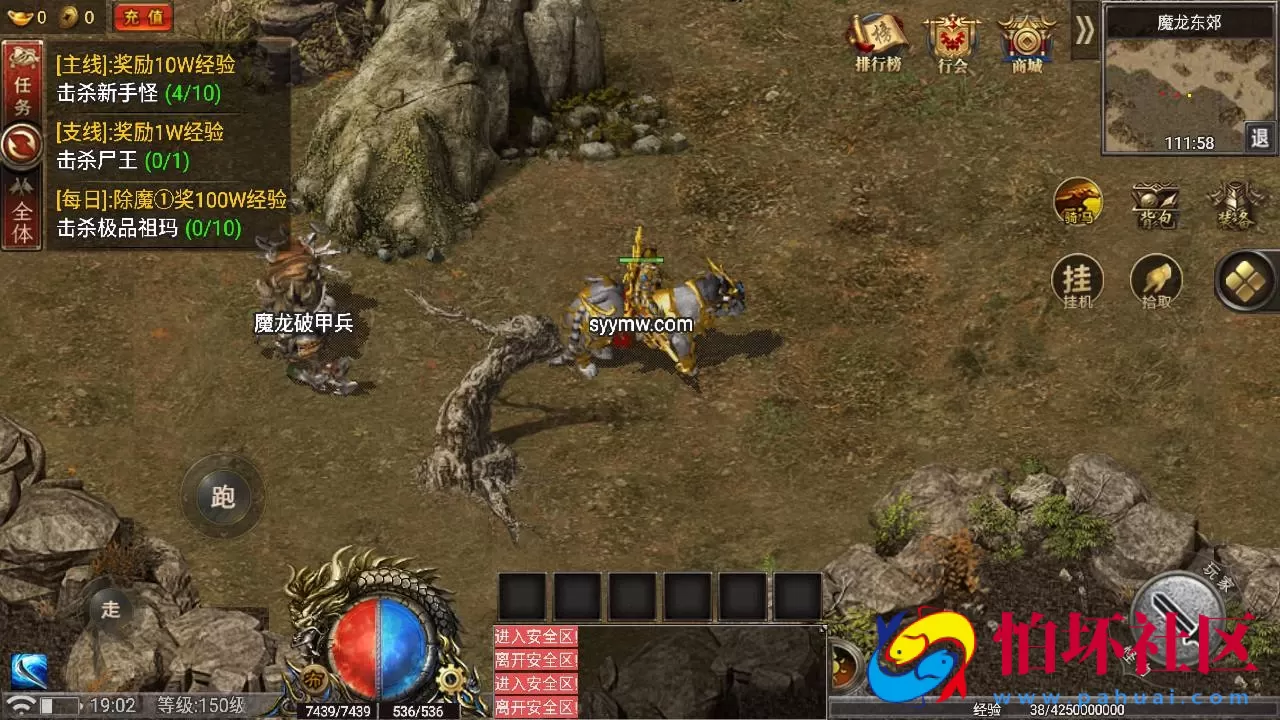The height and width of the screenshot is (720, 1280).
Task: Open the 装备 equipment panel
Action: click(1236, 204)
